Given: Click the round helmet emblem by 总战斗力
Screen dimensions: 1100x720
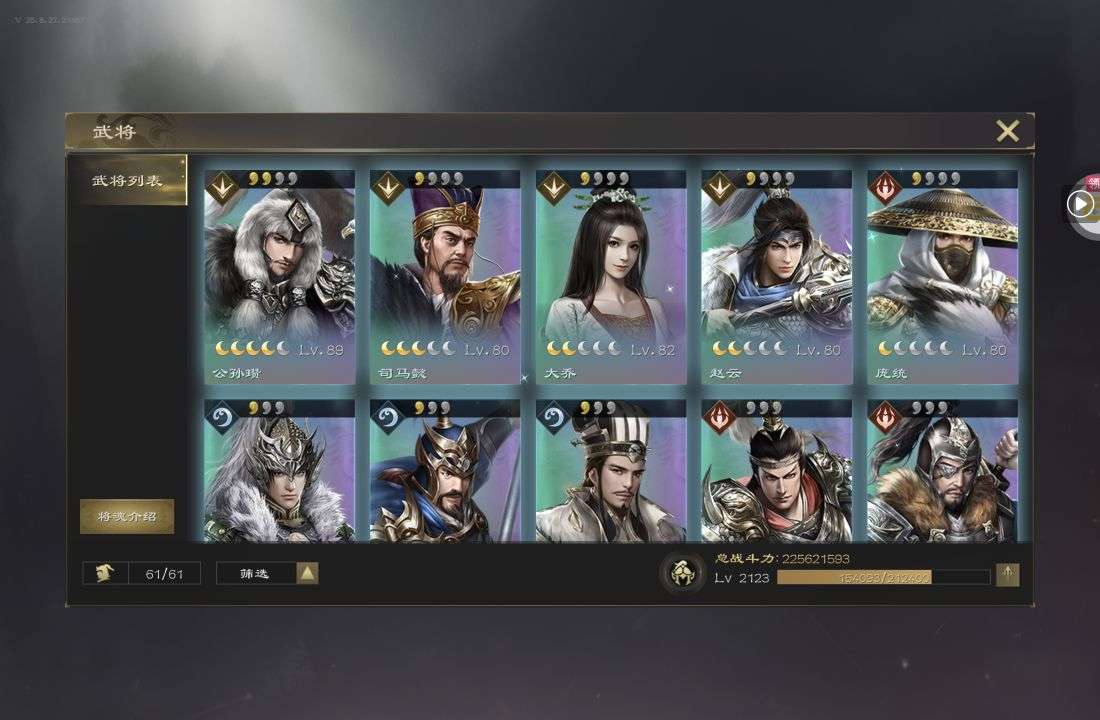Looking at the screenshot, I should pos(683,574).
